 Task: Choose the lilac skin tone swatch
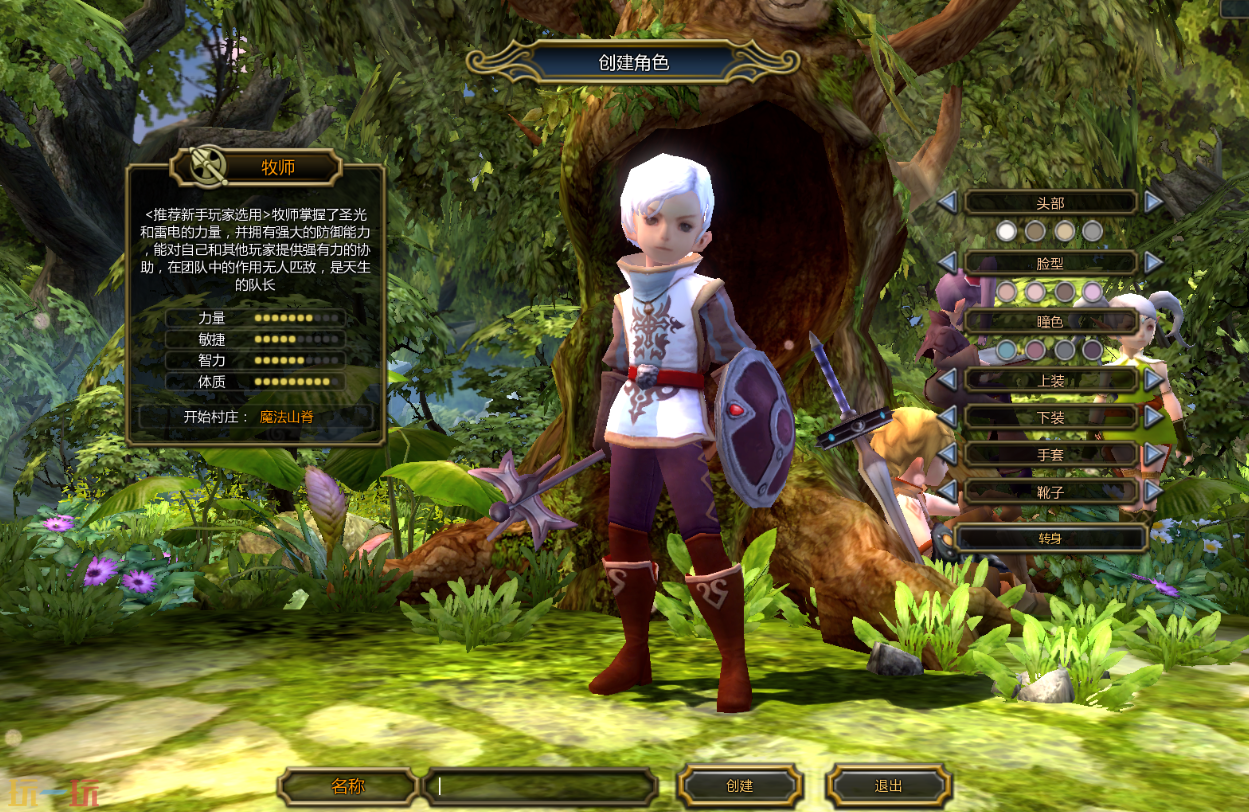(1093, 292)
